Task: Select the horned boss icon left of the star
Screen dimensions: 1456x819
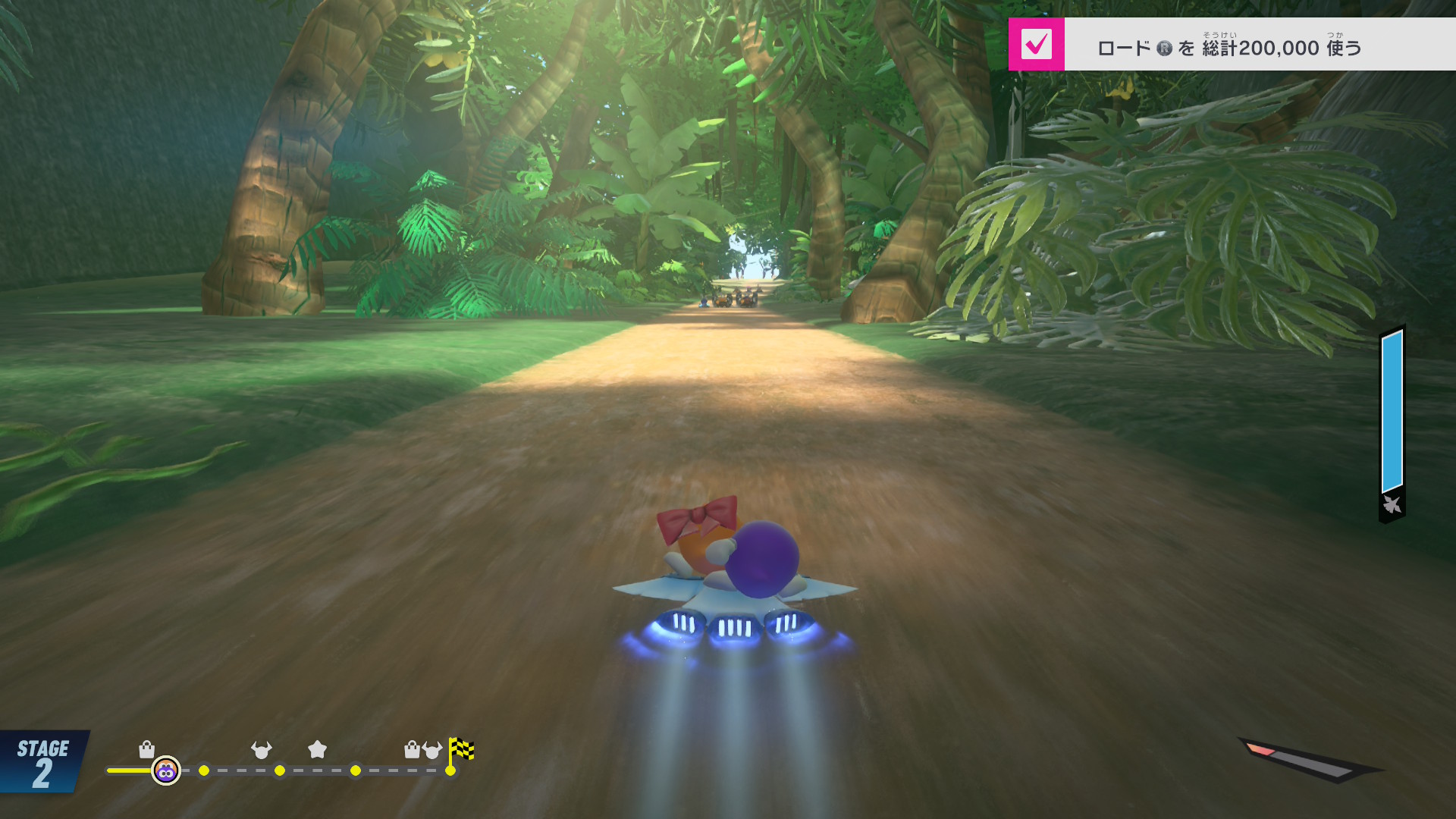Action: 261,750
